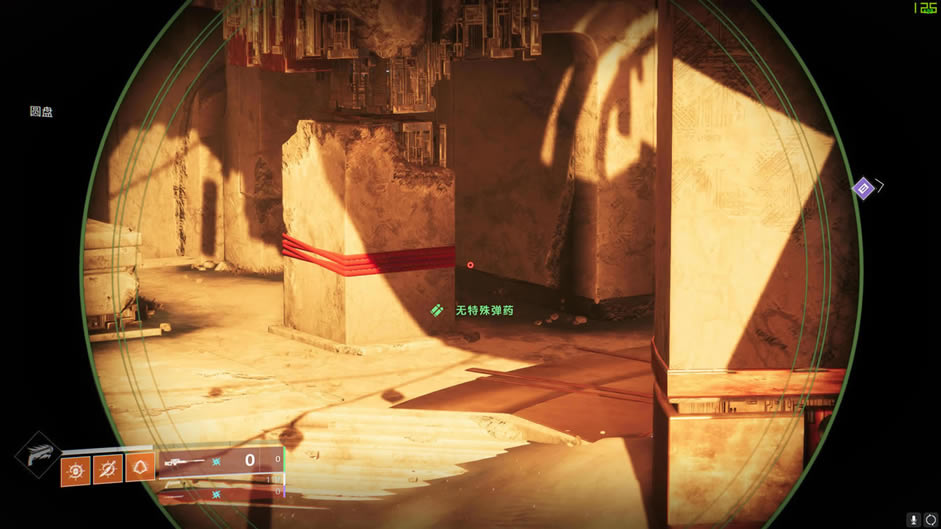Activate the melee ability icon

click(107, 468)
